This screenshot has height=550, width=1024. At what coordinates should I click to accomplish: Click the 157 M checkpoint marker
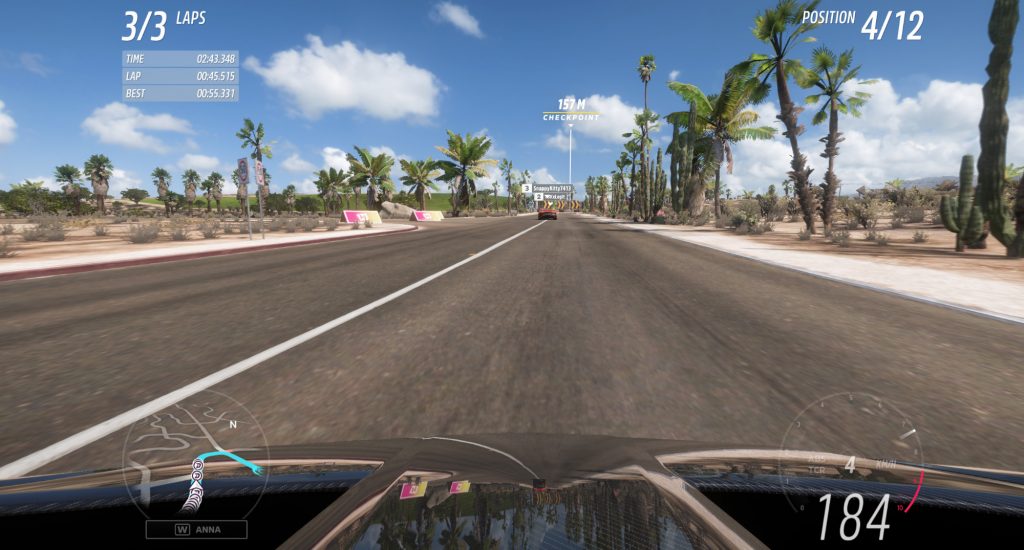(571, 108)
